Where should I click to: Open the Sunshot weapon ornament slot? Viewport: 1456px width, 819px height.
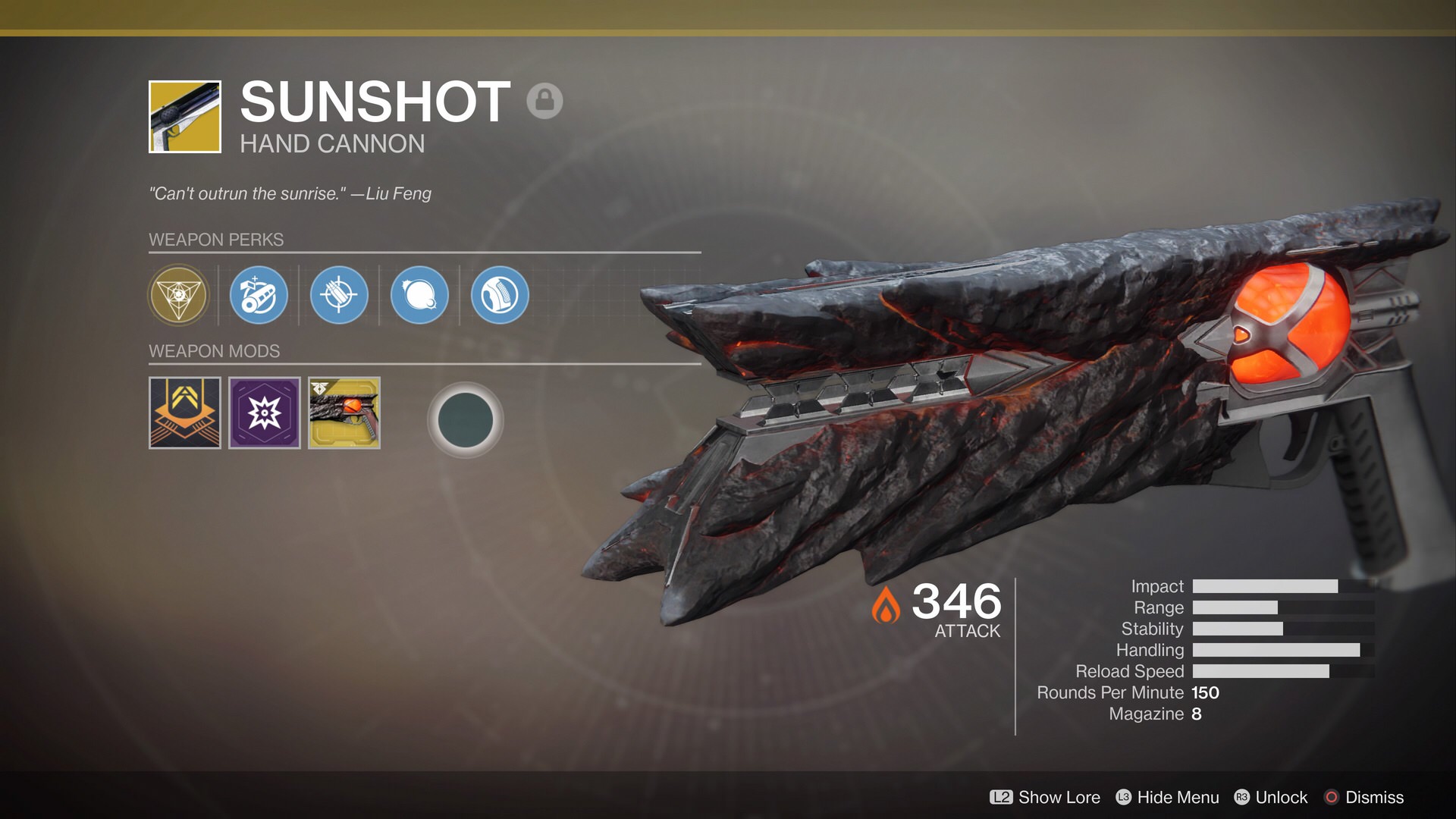tap(344, 413)
